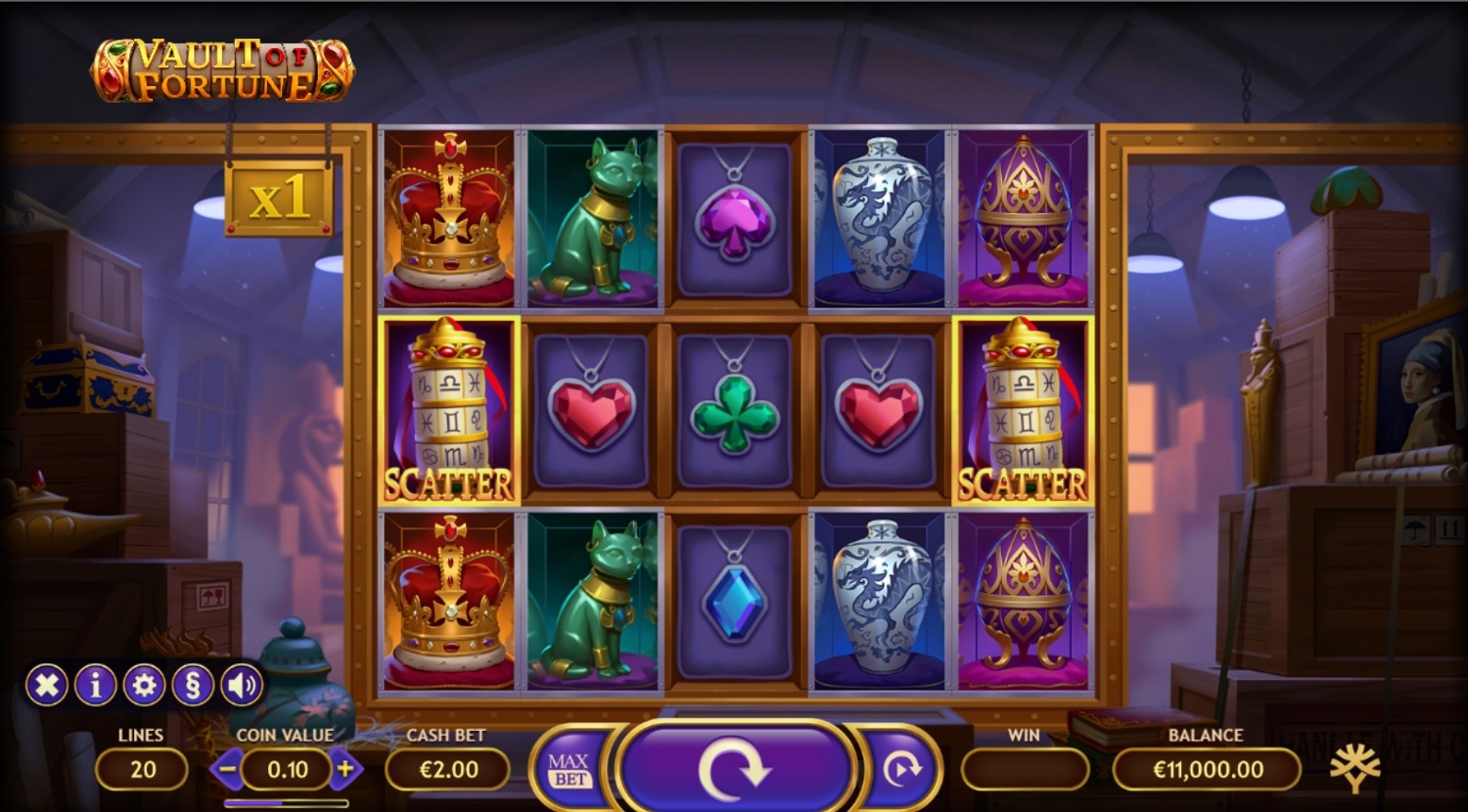Close the game with the X icon
Image resolution: width=1468 pixels, height=812 pixels.
pos(46,686)
